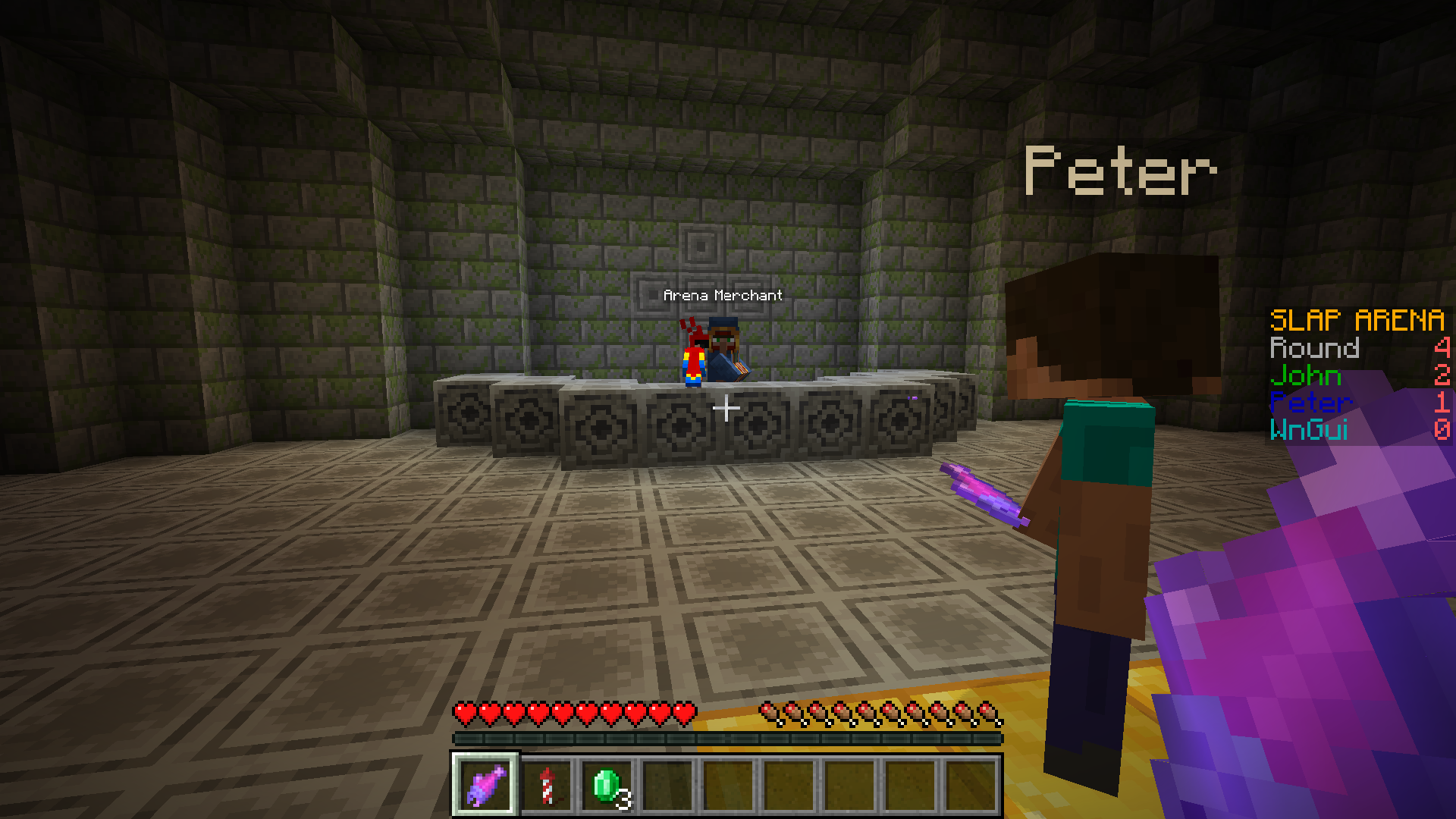Image resolution: width=1456 pixels, height=819 pixels.
Task: Select the enchanted purple fish hotbar slot
Action: click(485, 786)
